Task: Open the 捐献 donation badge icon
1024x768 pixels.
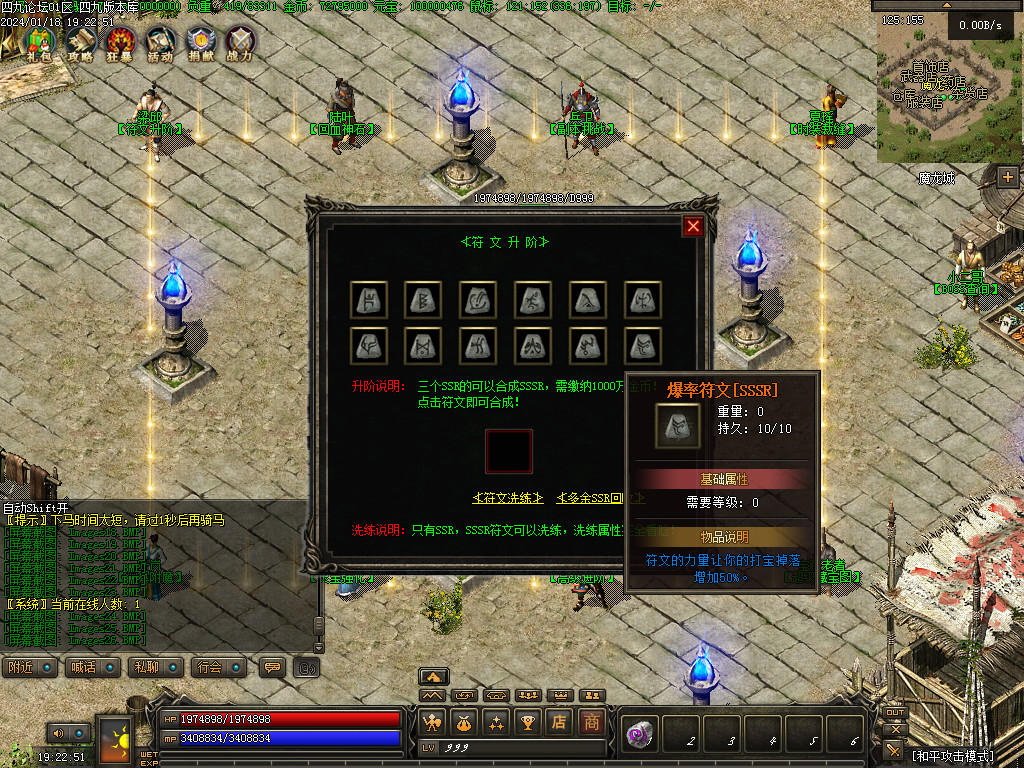Action: [200, 41]
